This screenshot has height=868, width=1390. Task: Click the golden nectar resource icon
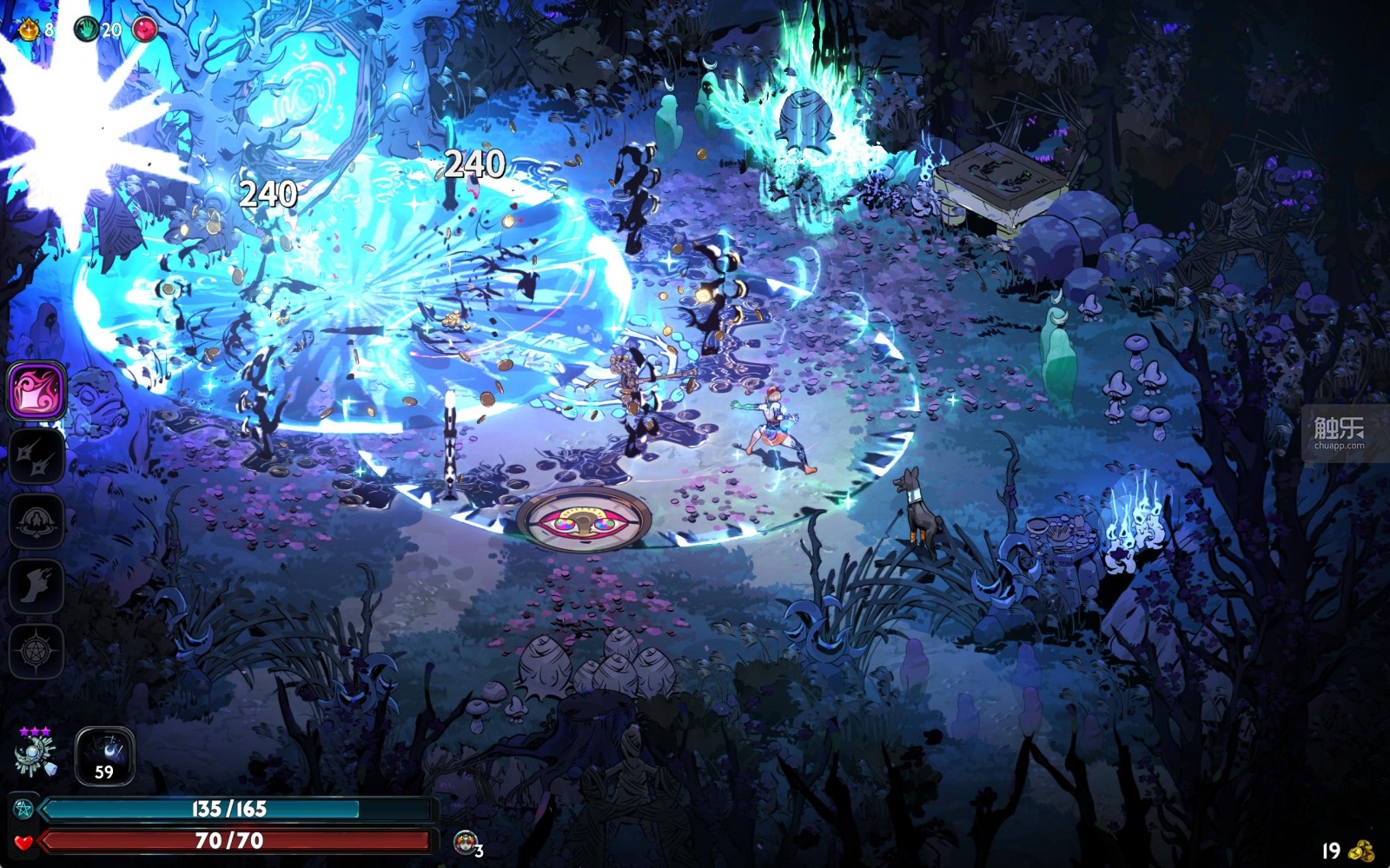pyautogui.click(x=29, y=30)
